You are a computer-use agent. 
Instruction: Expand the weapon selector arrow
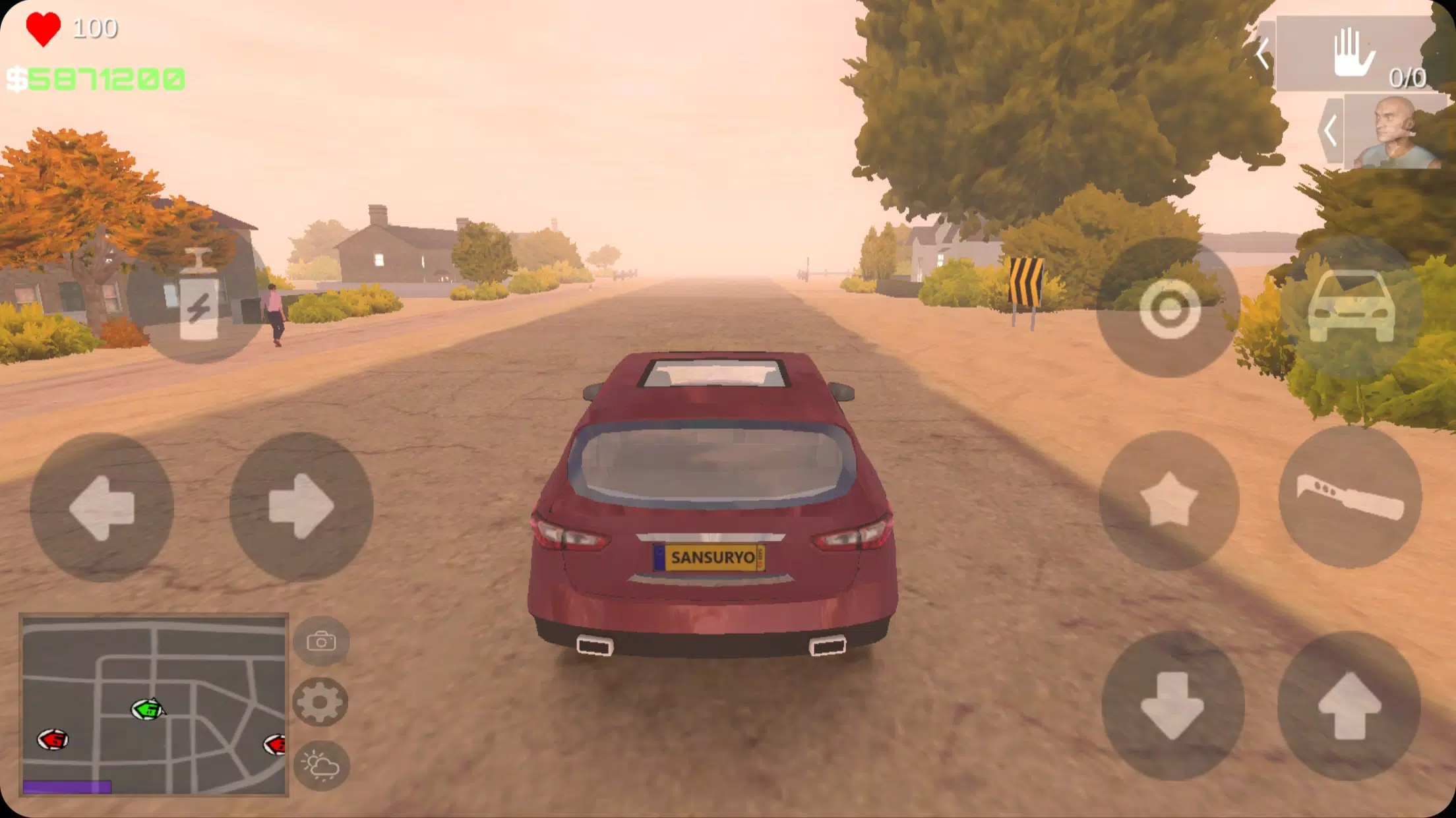[1263, 54]
